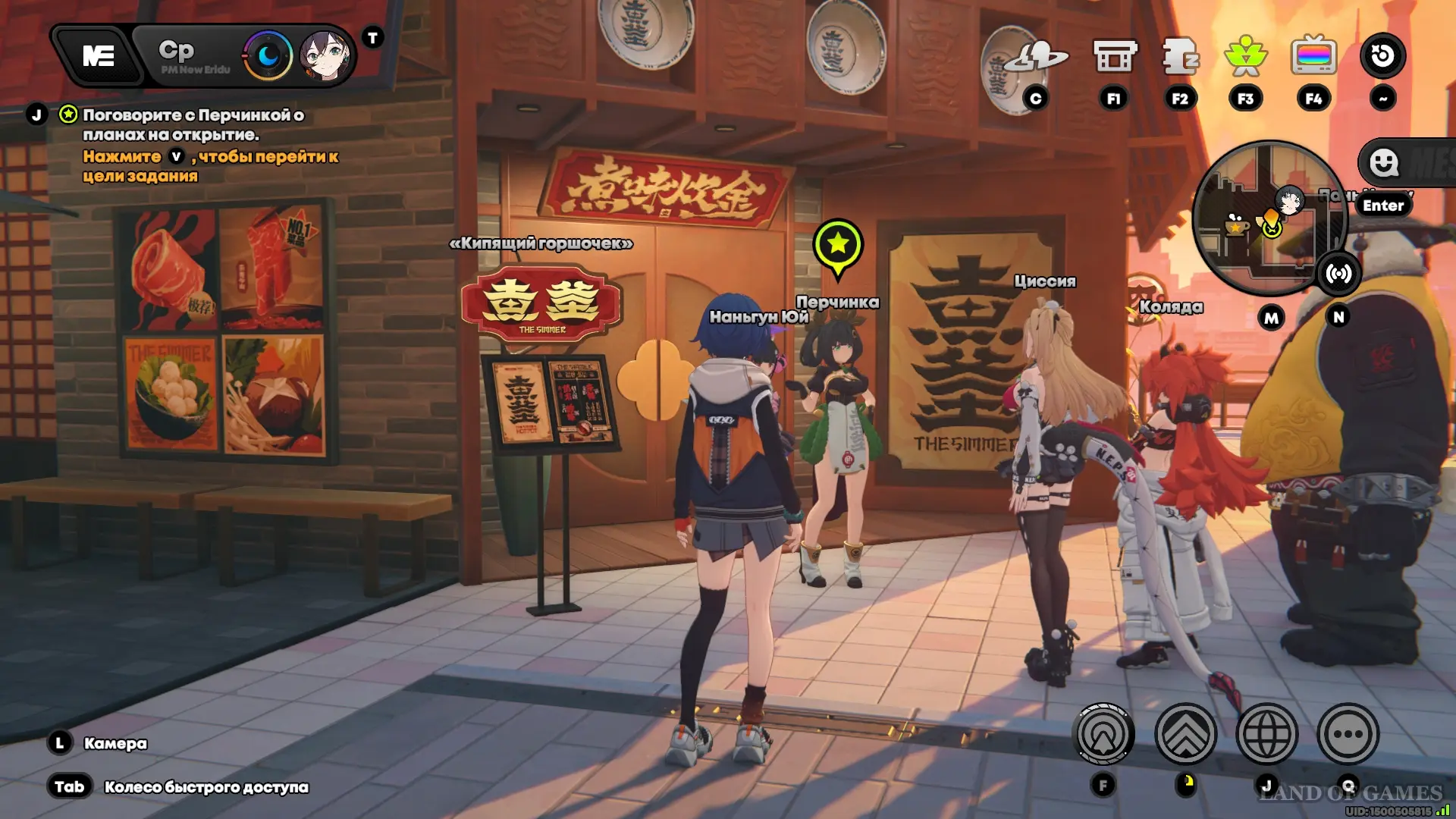Click the moon time-of-day clock icon
Image resolution: width=1456 pixels, height=819 pixels.
[x=268, y=55]
